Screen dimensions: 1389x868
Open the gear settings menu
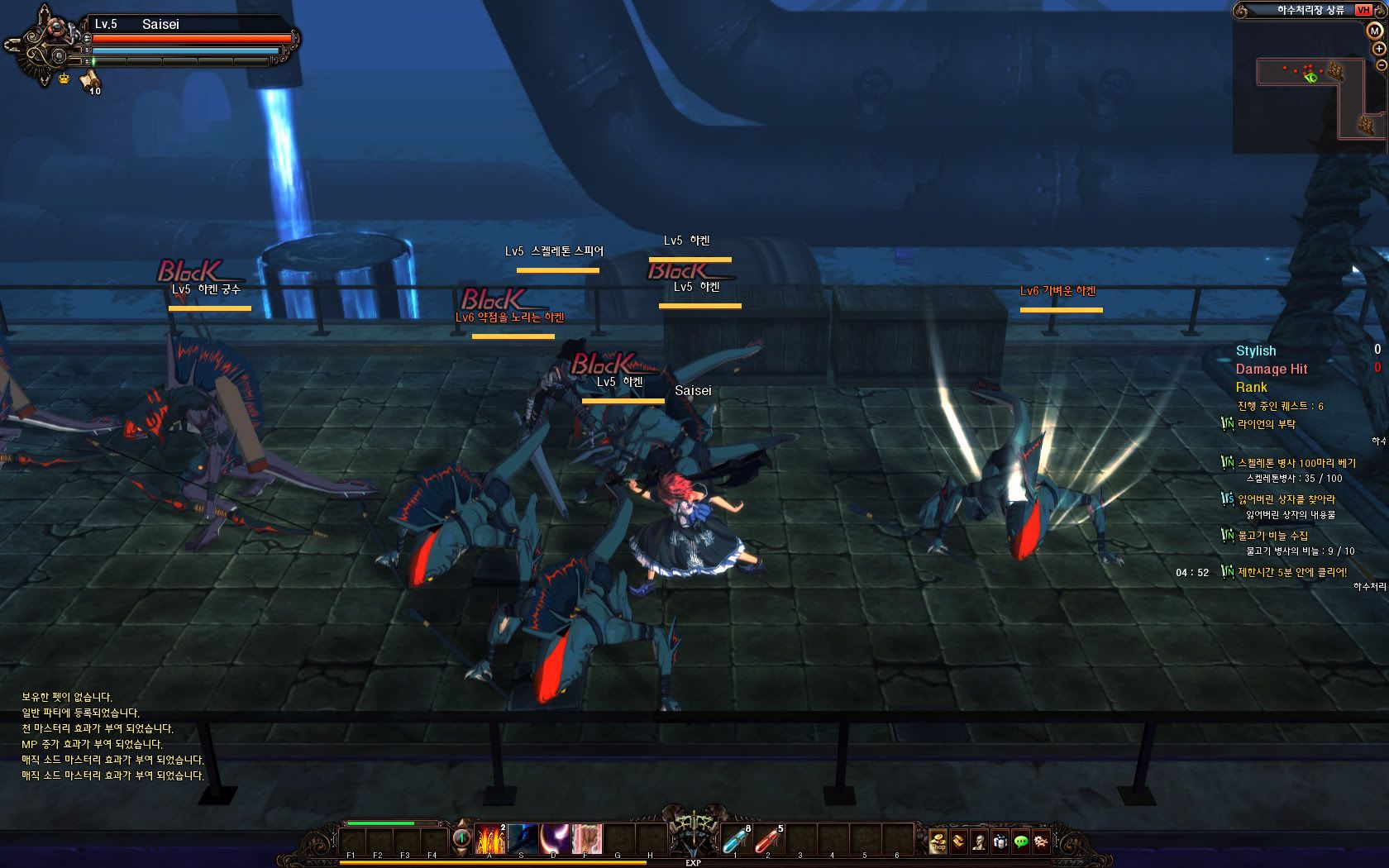click(1041, 842)
